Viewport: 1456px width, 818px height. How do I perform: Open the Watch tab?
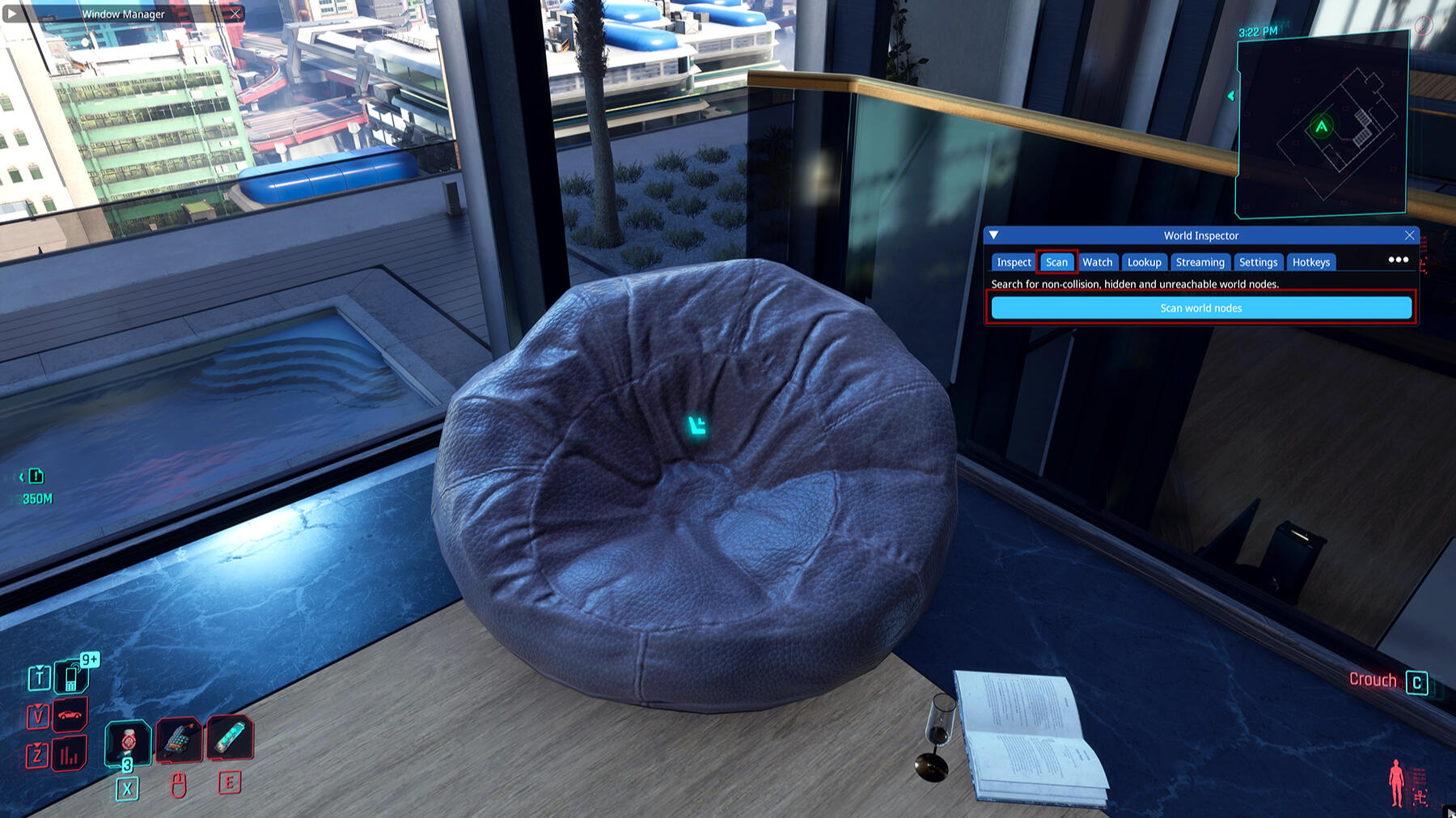click(x=1097, y=262)
